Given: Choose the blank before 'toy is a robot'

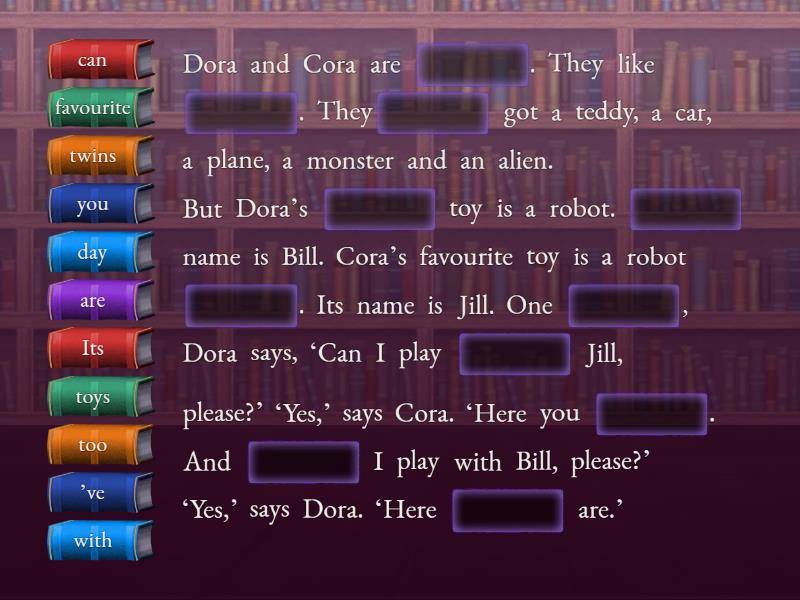Looking at the screenshot, I should pos(379,209).
